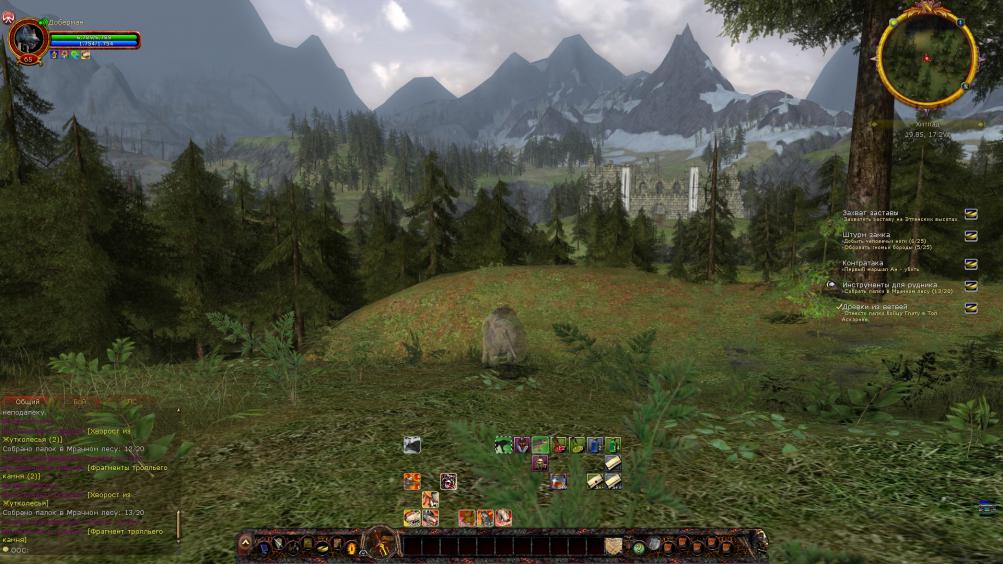Expand the main menu arrow button on the toolbar
The height and width of the screenshot is (564, 1003).
click(x=245, y=545)
